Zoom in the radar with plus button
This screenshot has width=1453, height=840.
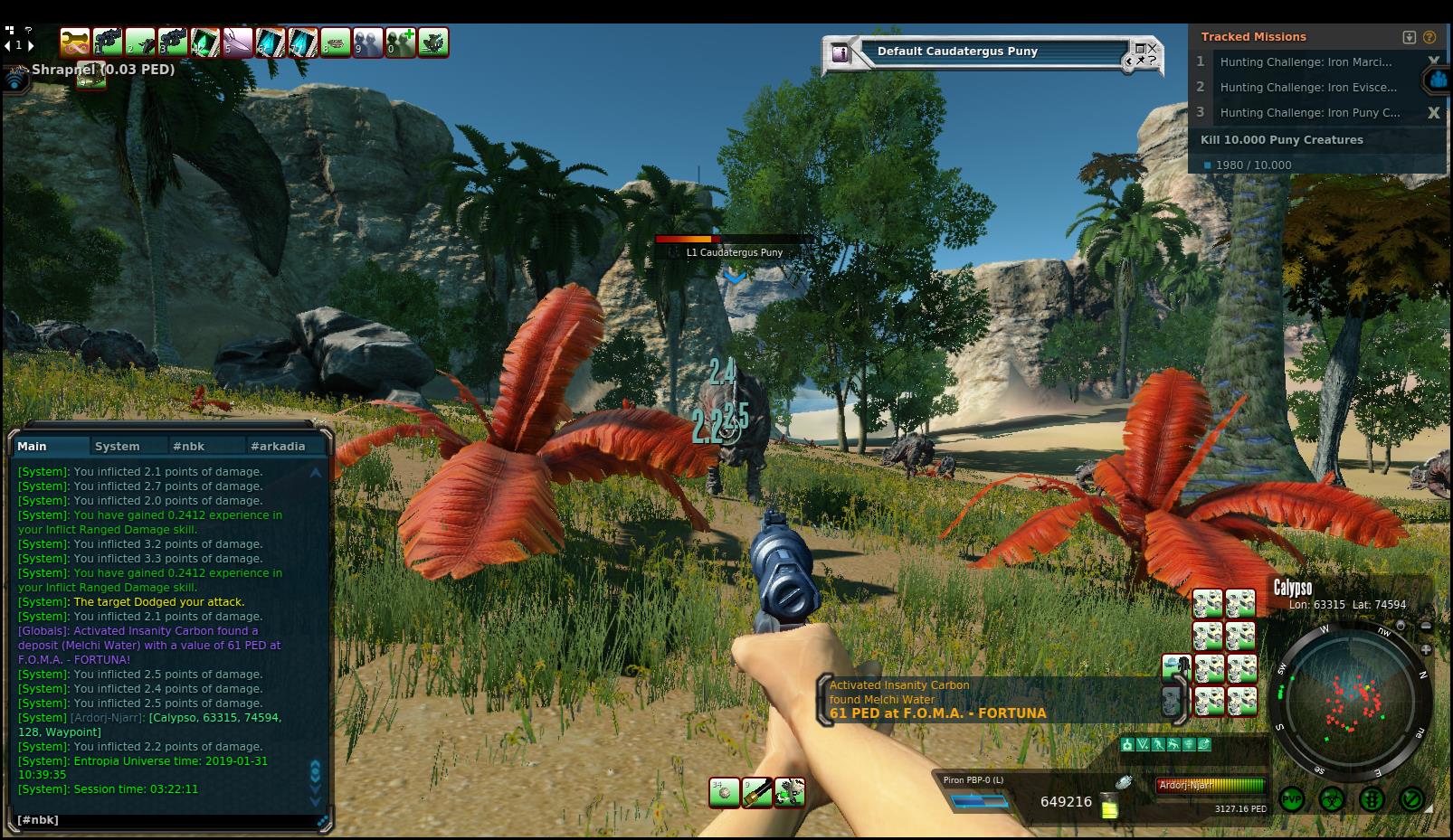[1426, 649]
